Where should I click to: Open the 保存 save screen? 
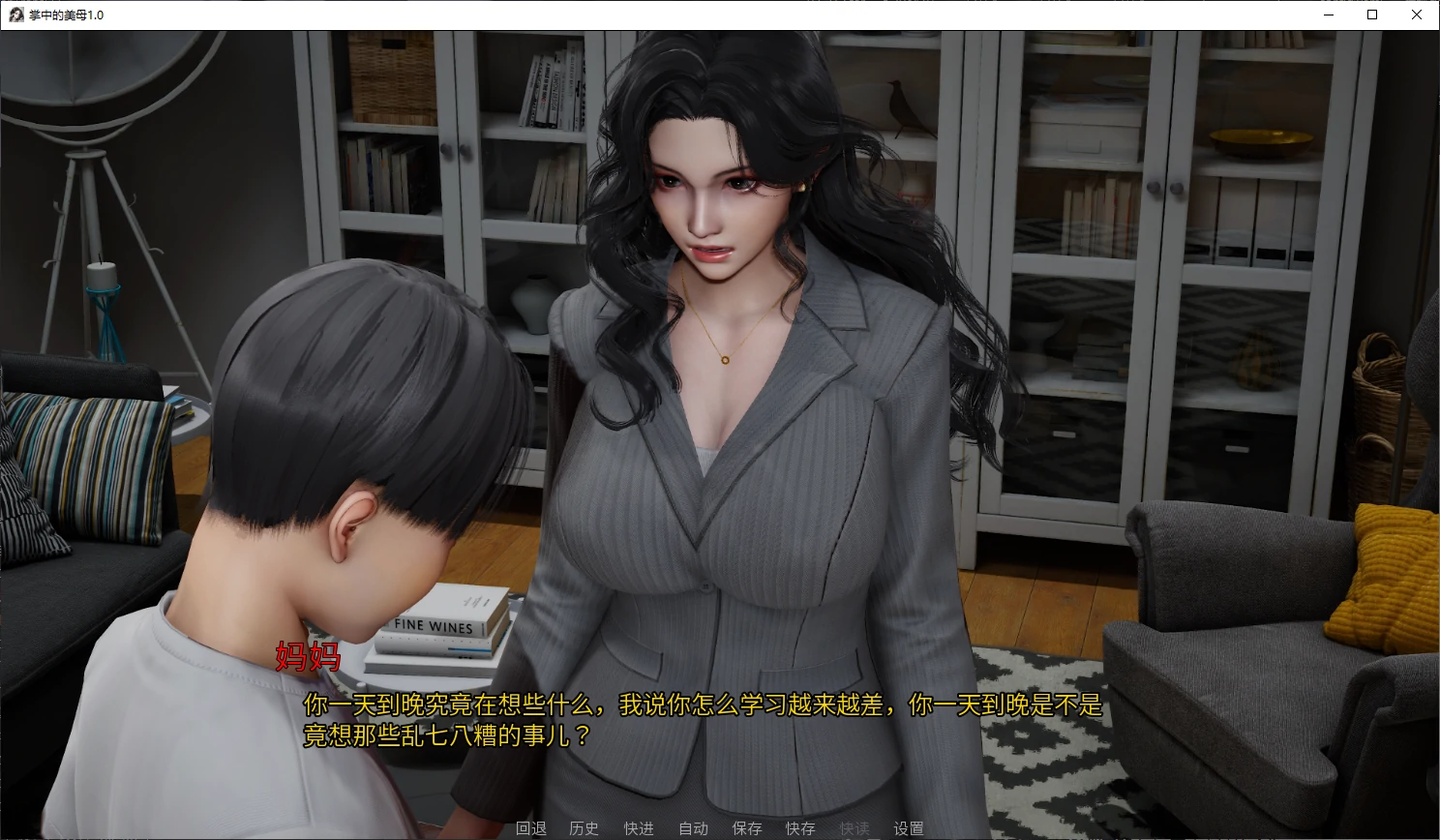(747, 828)
